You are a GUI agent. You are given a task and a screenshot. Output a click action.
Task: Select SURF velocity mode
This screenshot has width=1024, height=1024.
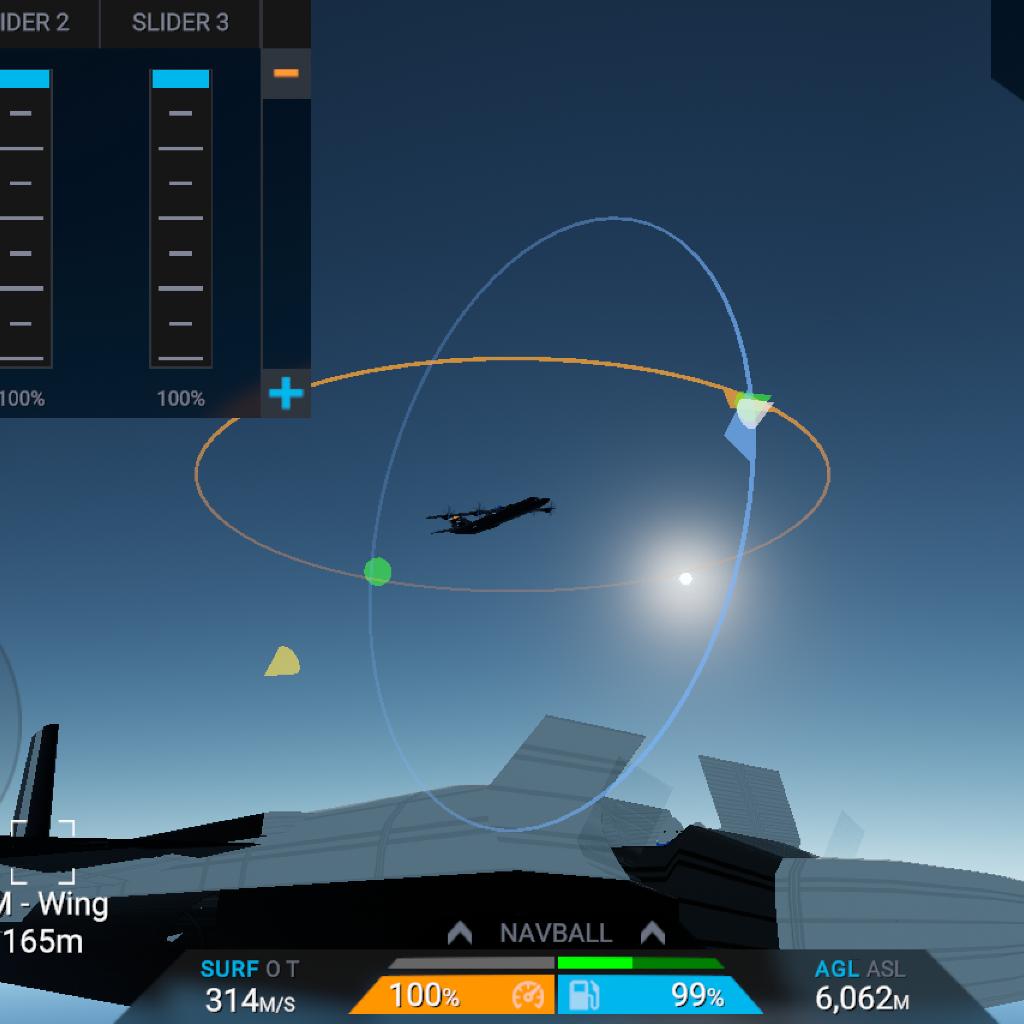click(x=229, y=969)
